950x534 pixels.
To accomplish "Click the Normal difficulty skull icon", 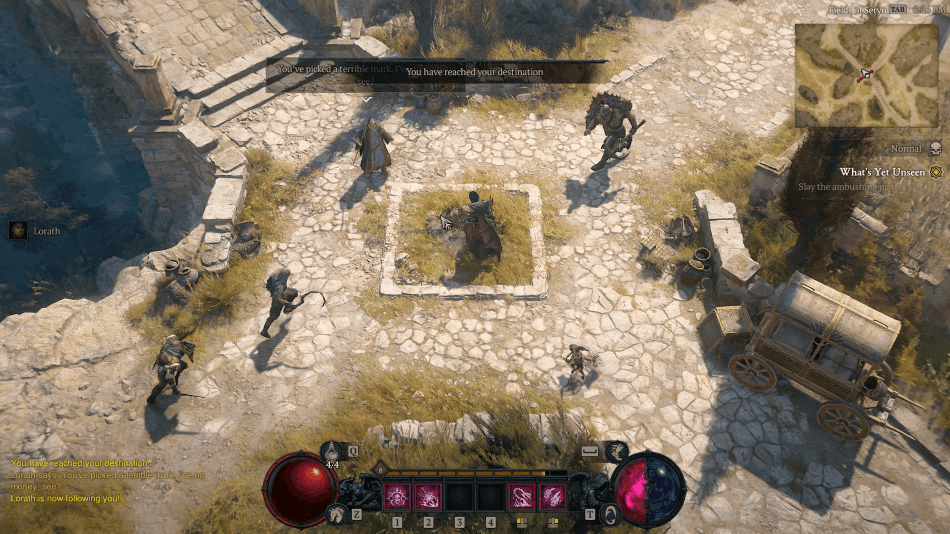I will [x=936, y=149].
